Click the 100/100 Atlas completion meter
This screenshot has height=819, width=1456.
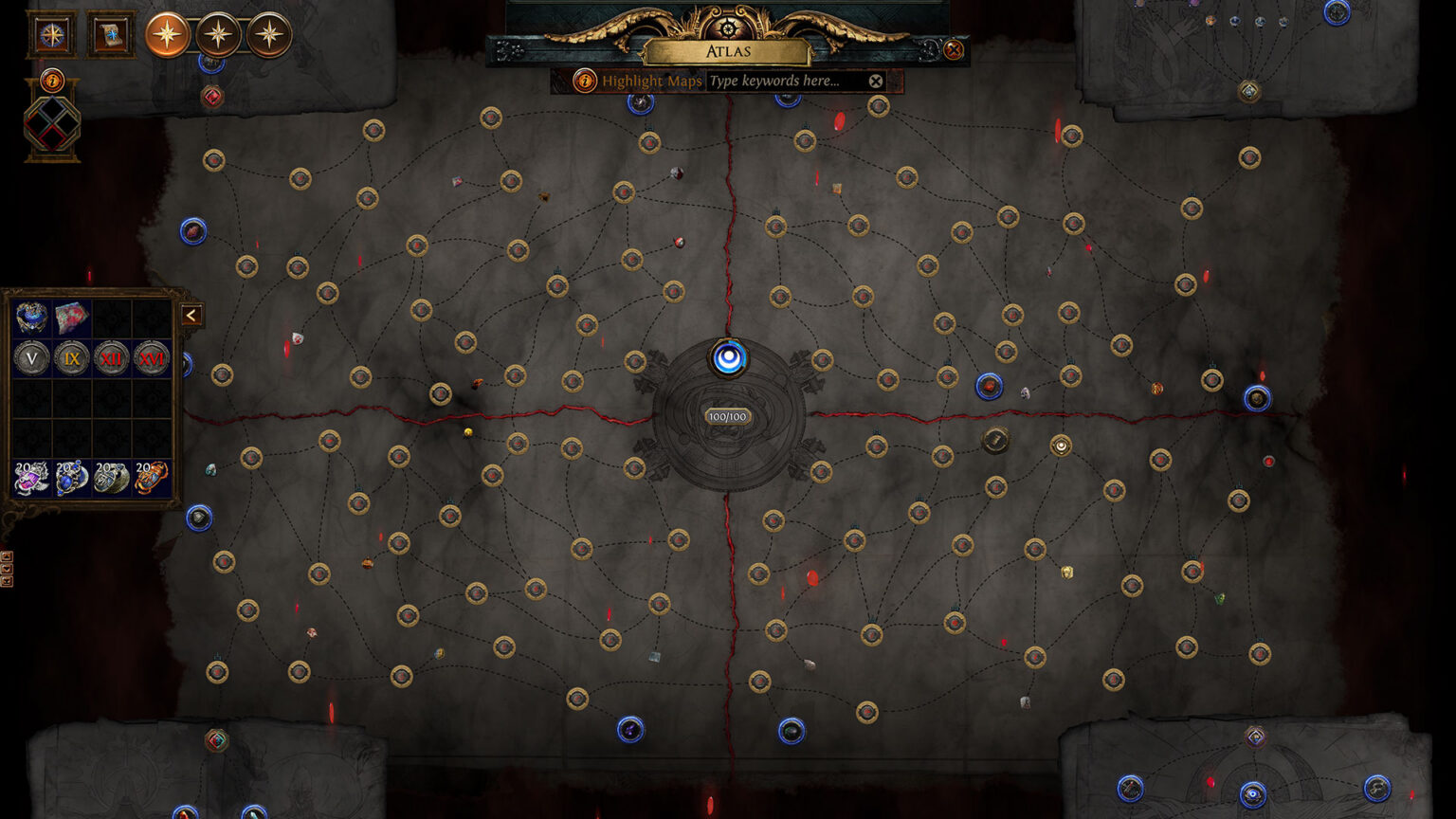[x=727, y=416]
